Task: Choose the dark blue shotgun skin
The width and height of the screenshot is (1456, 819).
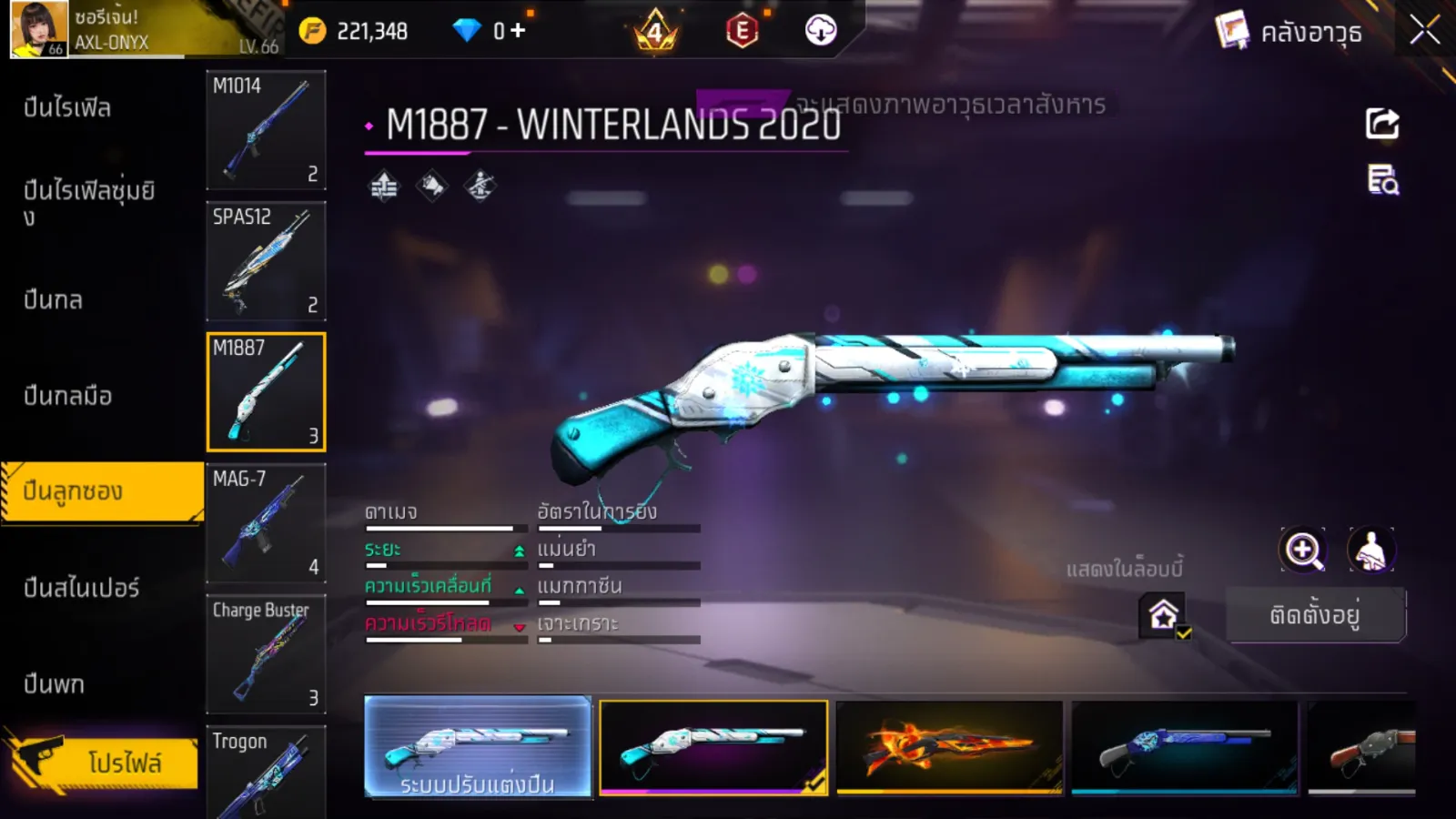Action: 1185,747
